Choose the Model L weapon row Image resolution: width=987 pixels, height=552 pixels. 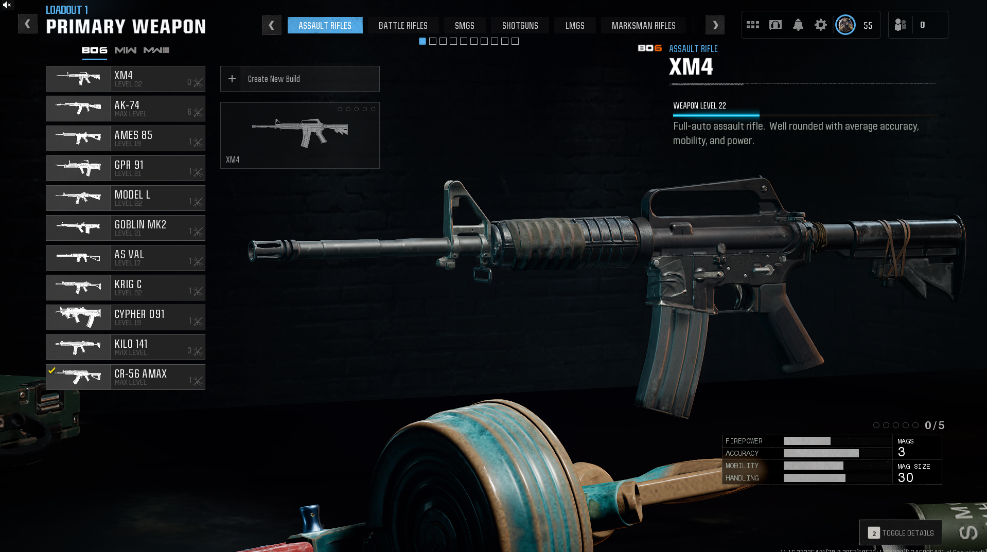tap(125, 198)
